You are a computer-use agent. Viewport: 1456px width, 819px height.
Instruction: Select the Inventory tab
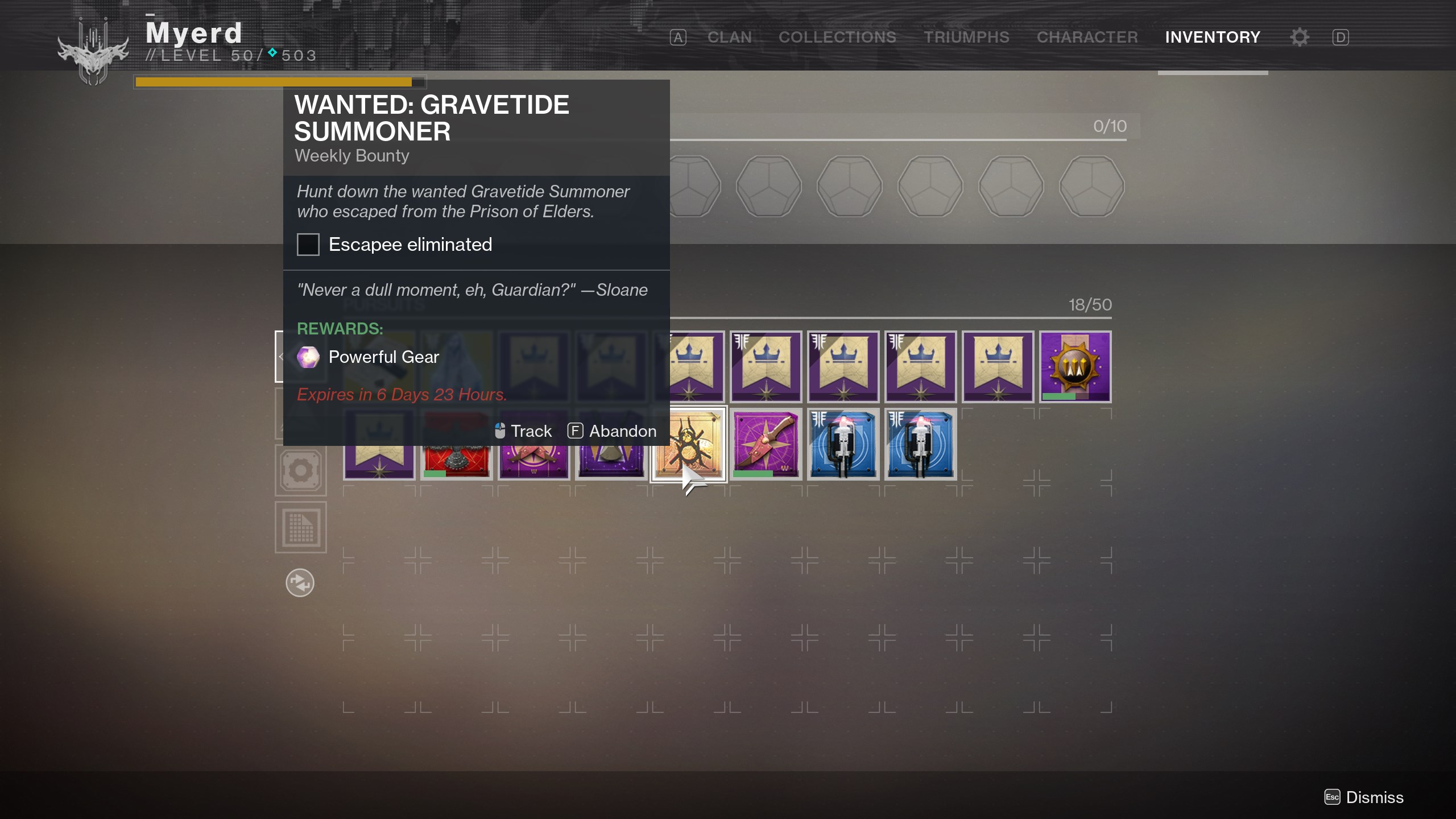coord(1213,38)
